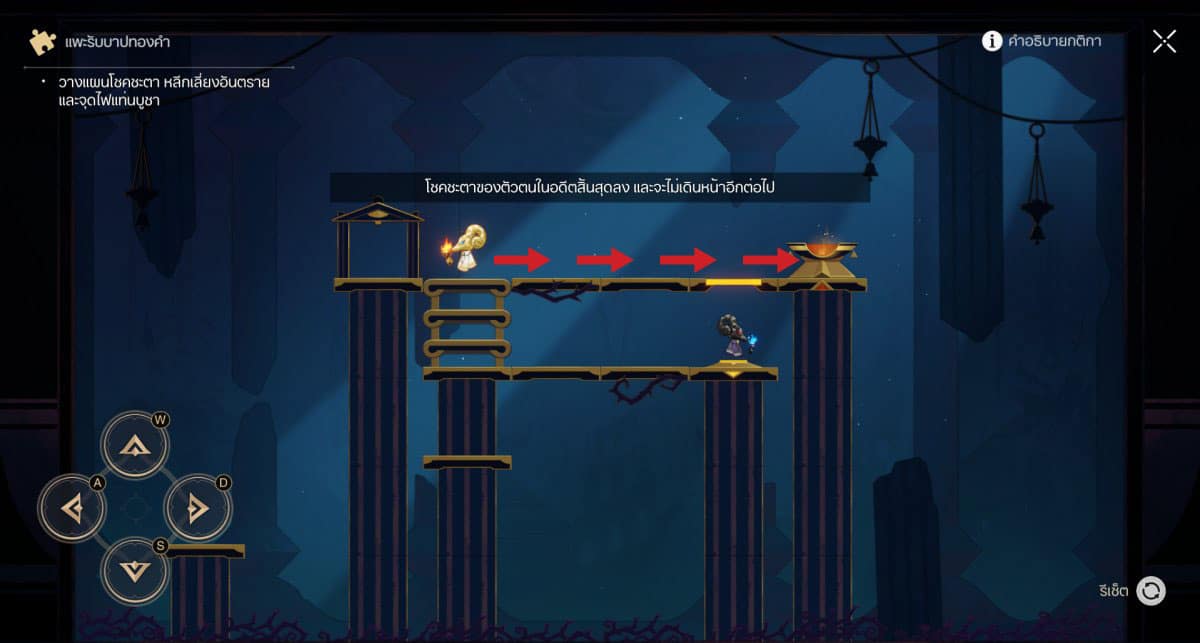Tap the right arrow D movement button
1200x643 pixels.
click(x=197, y=508)
